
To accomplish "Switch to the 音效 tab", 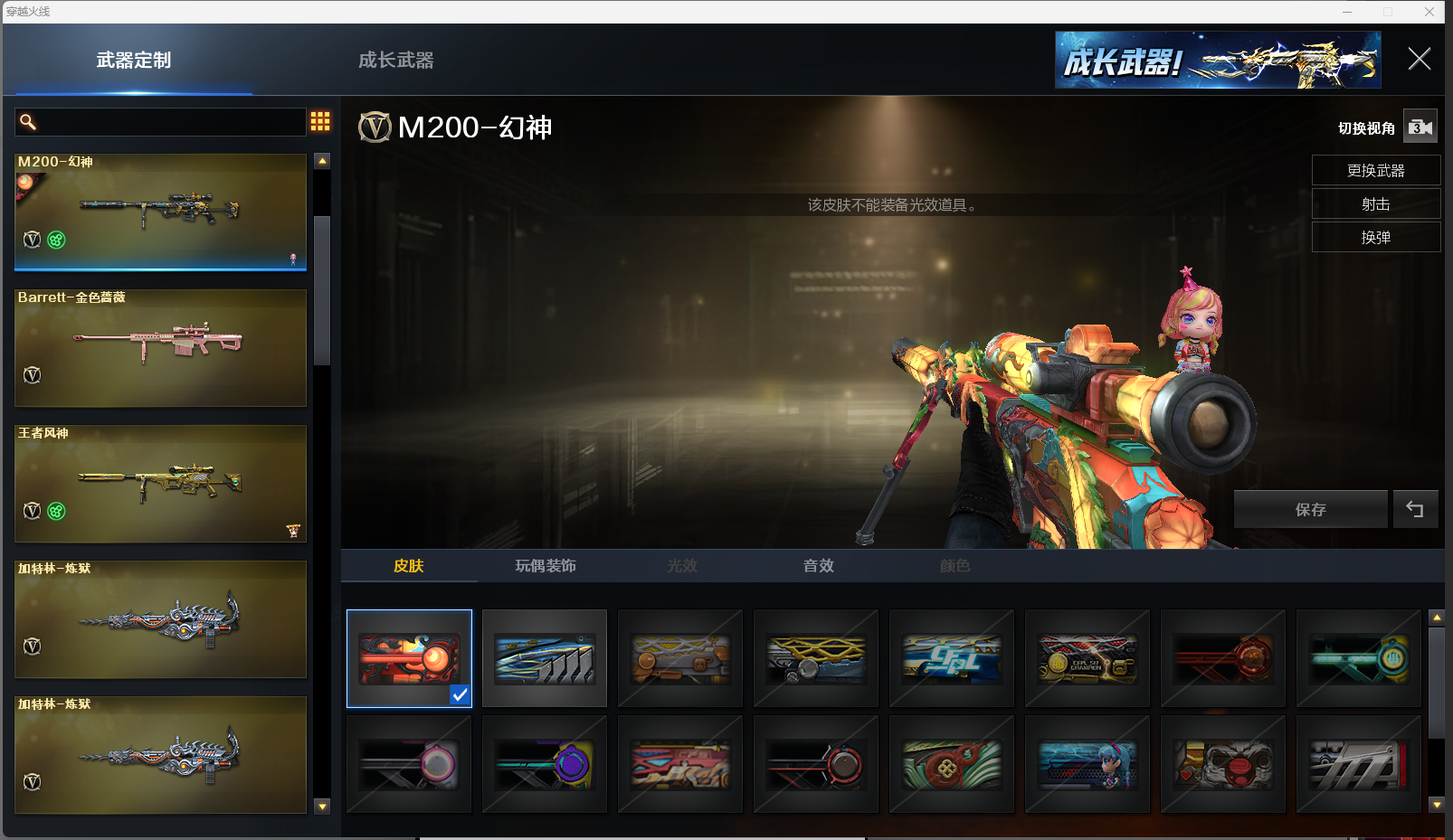I will [x=819, y=566].
